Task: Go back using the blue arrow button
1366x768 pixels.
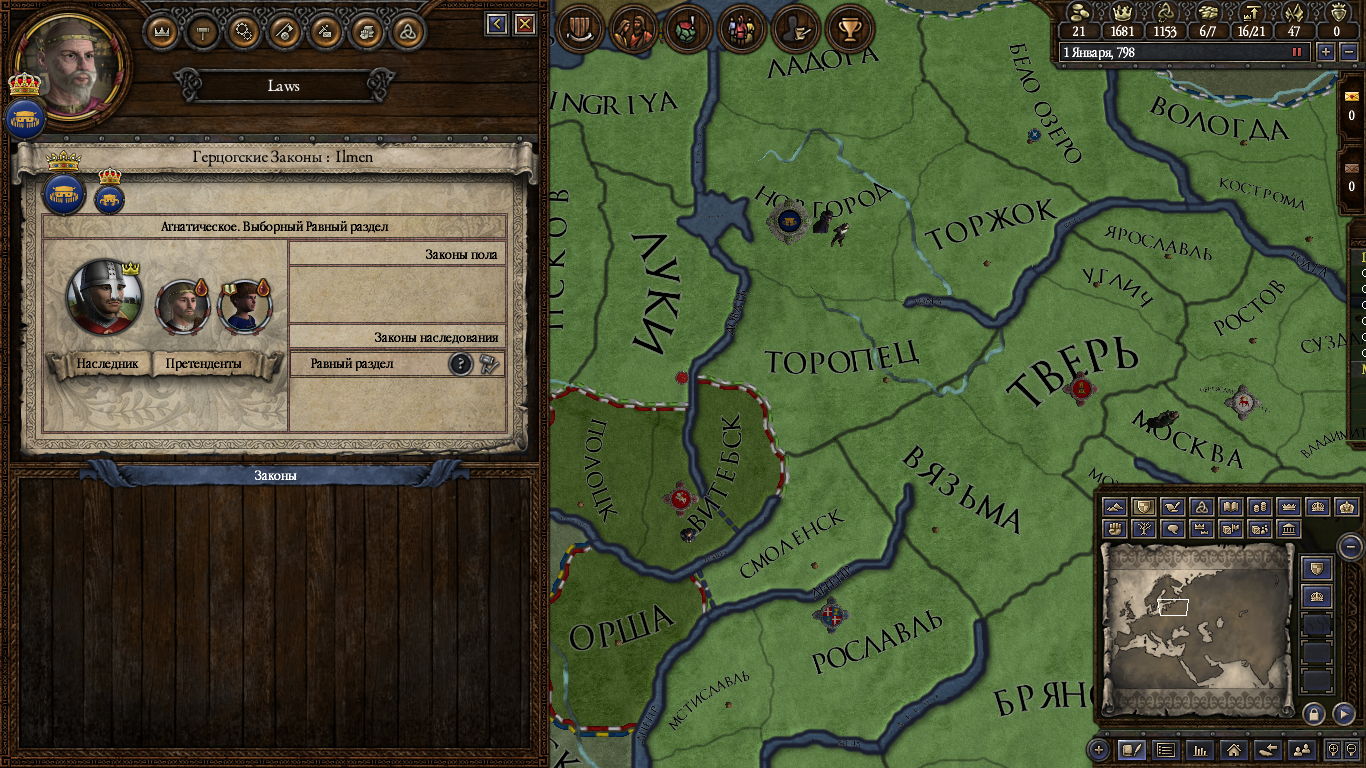Action: click(496, 24)
